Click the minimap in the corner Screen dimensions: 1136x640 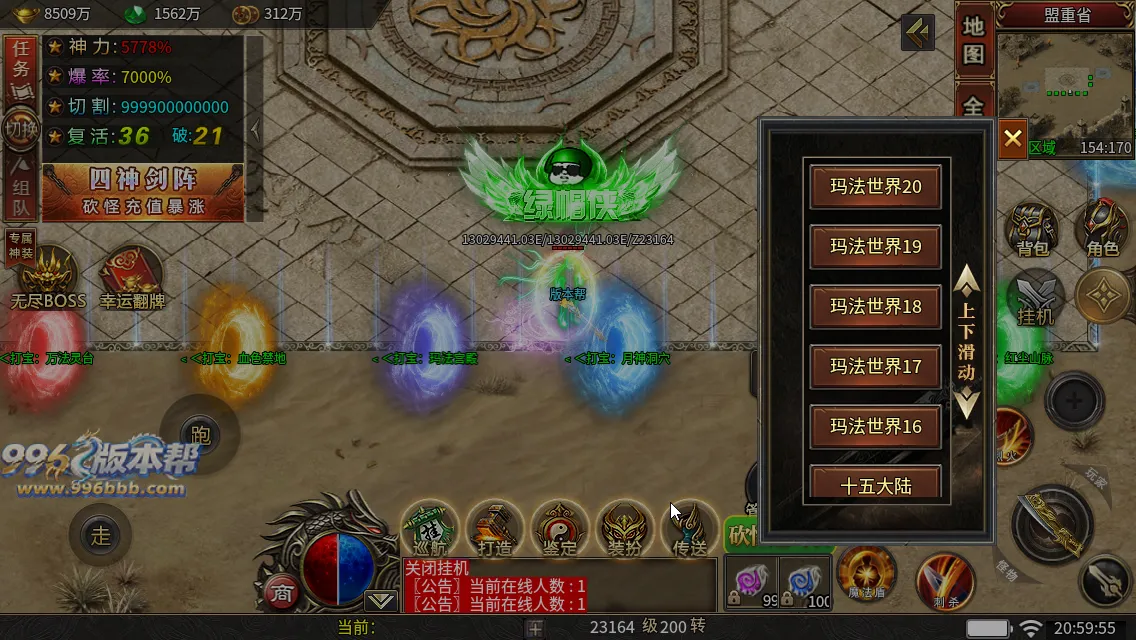coord(1064,85)
